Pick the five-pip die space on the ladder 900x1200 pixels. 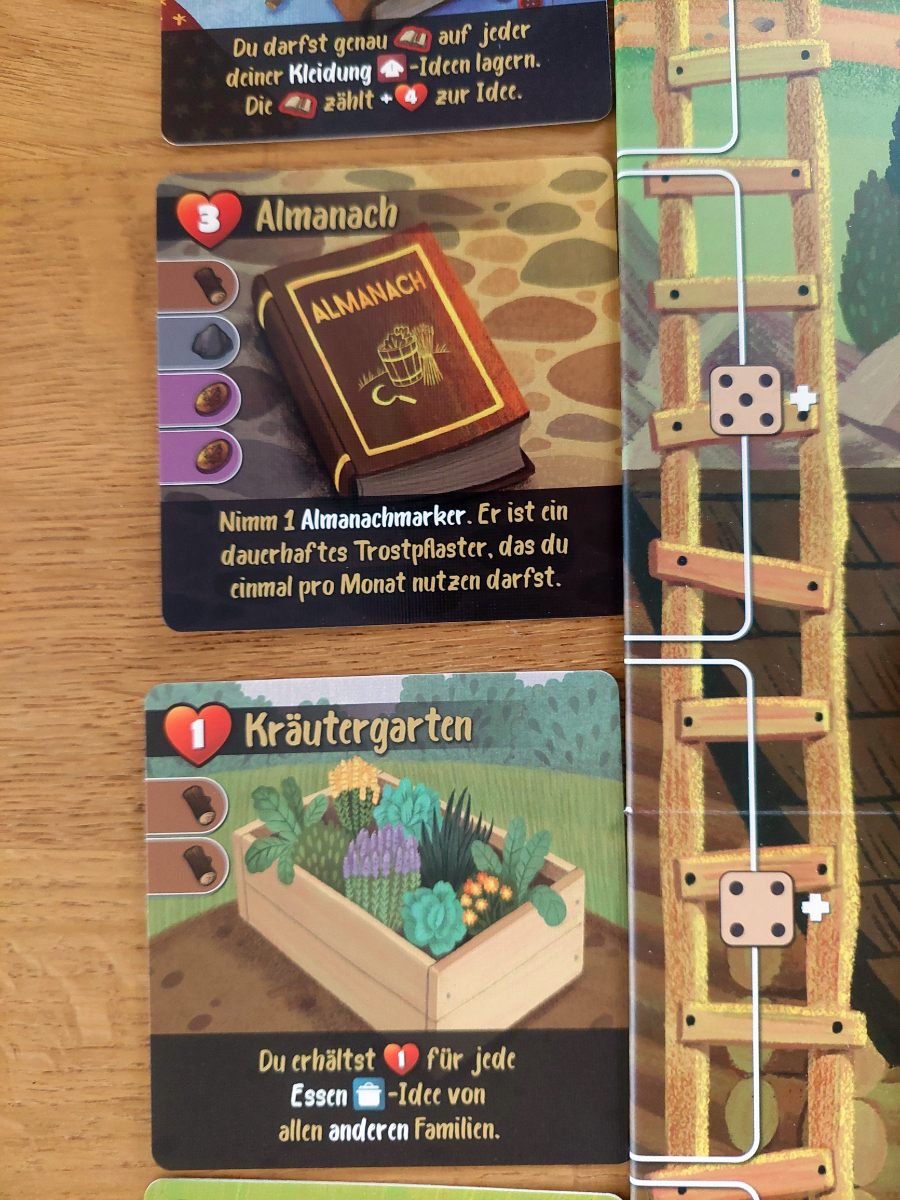[746, 400]
